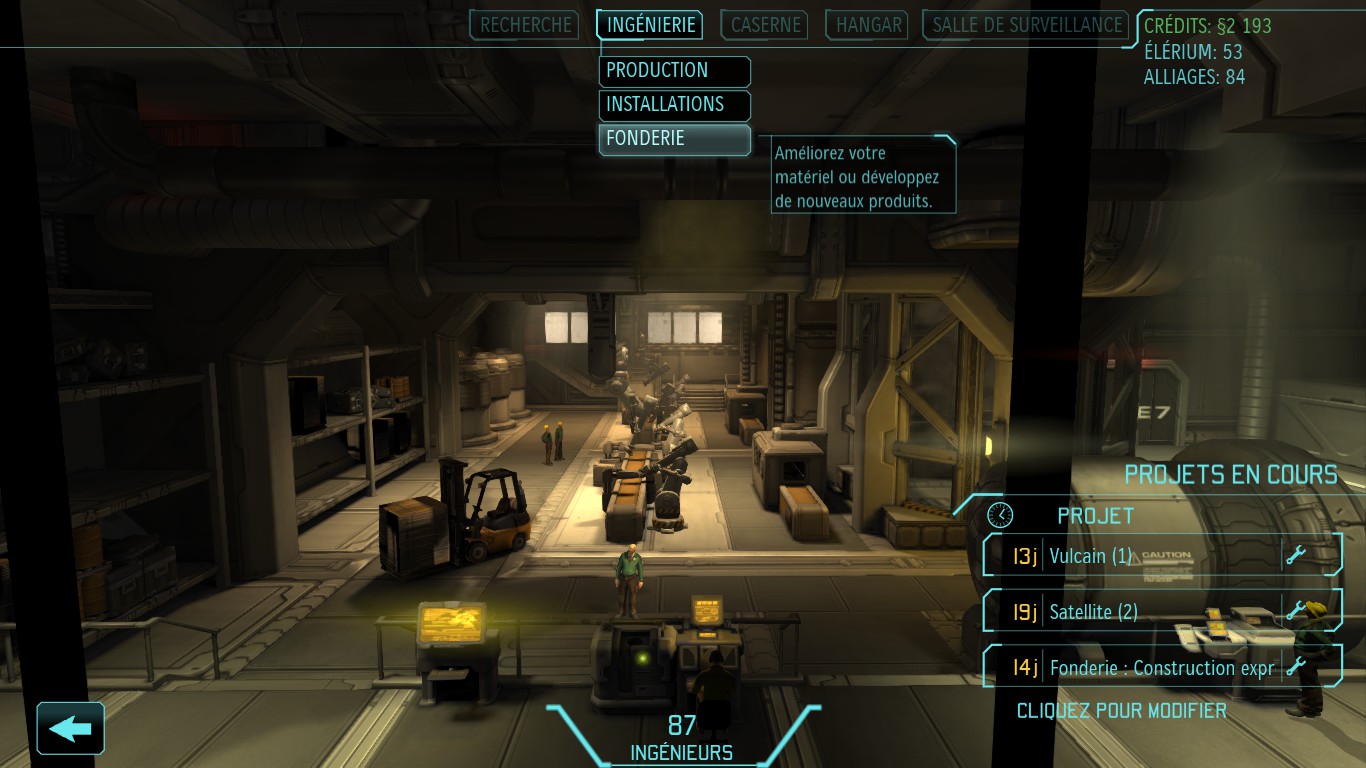This screenshot has width=1366, height=768.
Task: Choose the Production menu entry
Action: coord(674,71)
